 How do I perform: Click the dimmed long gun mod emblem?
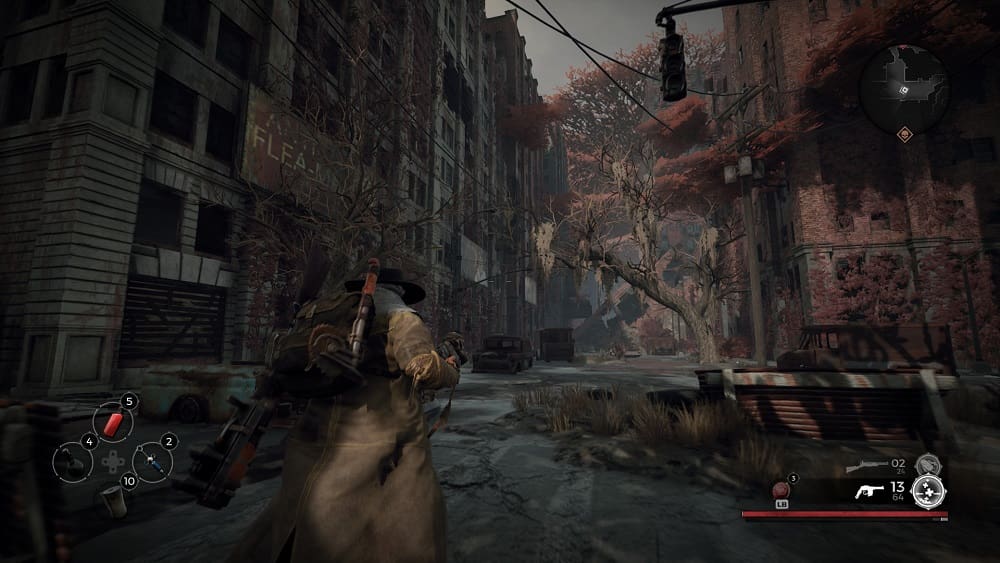[928, 464]
